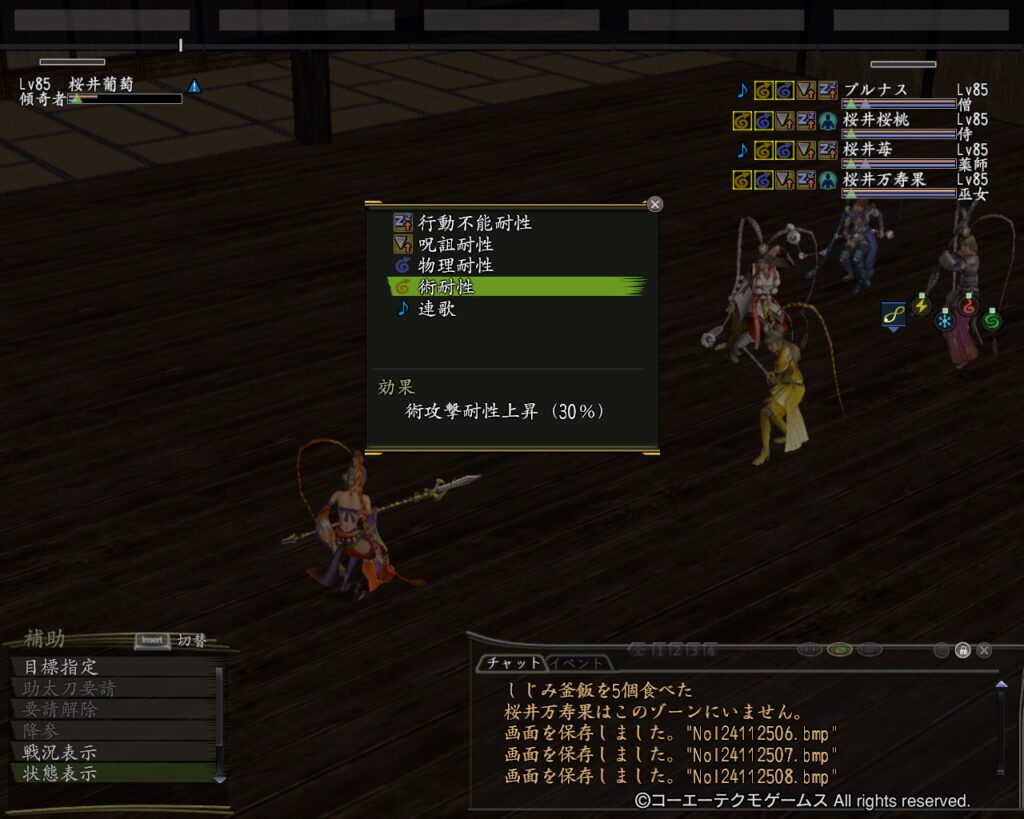Image resolution: width=1024 pixels, height=819 pixels.
Task: Select party member ブルナス
Action: pyautogui.click(x=875, y=90)
